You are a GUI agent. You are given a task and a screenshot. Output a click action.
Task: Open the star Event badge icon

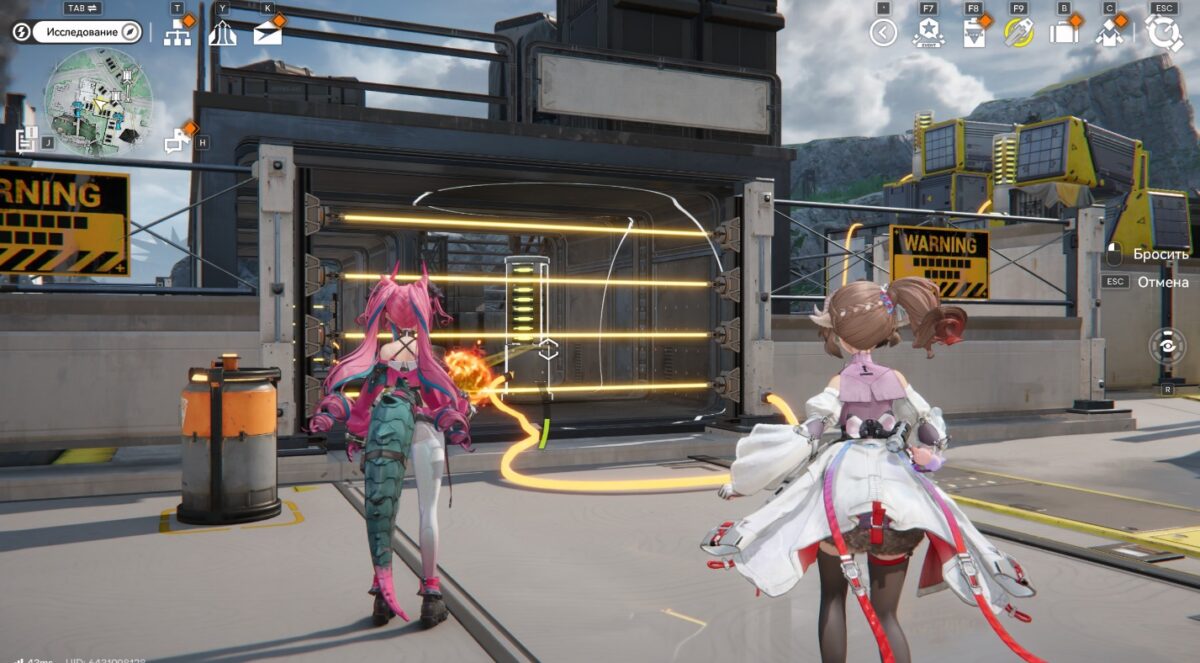pos(928,33)
